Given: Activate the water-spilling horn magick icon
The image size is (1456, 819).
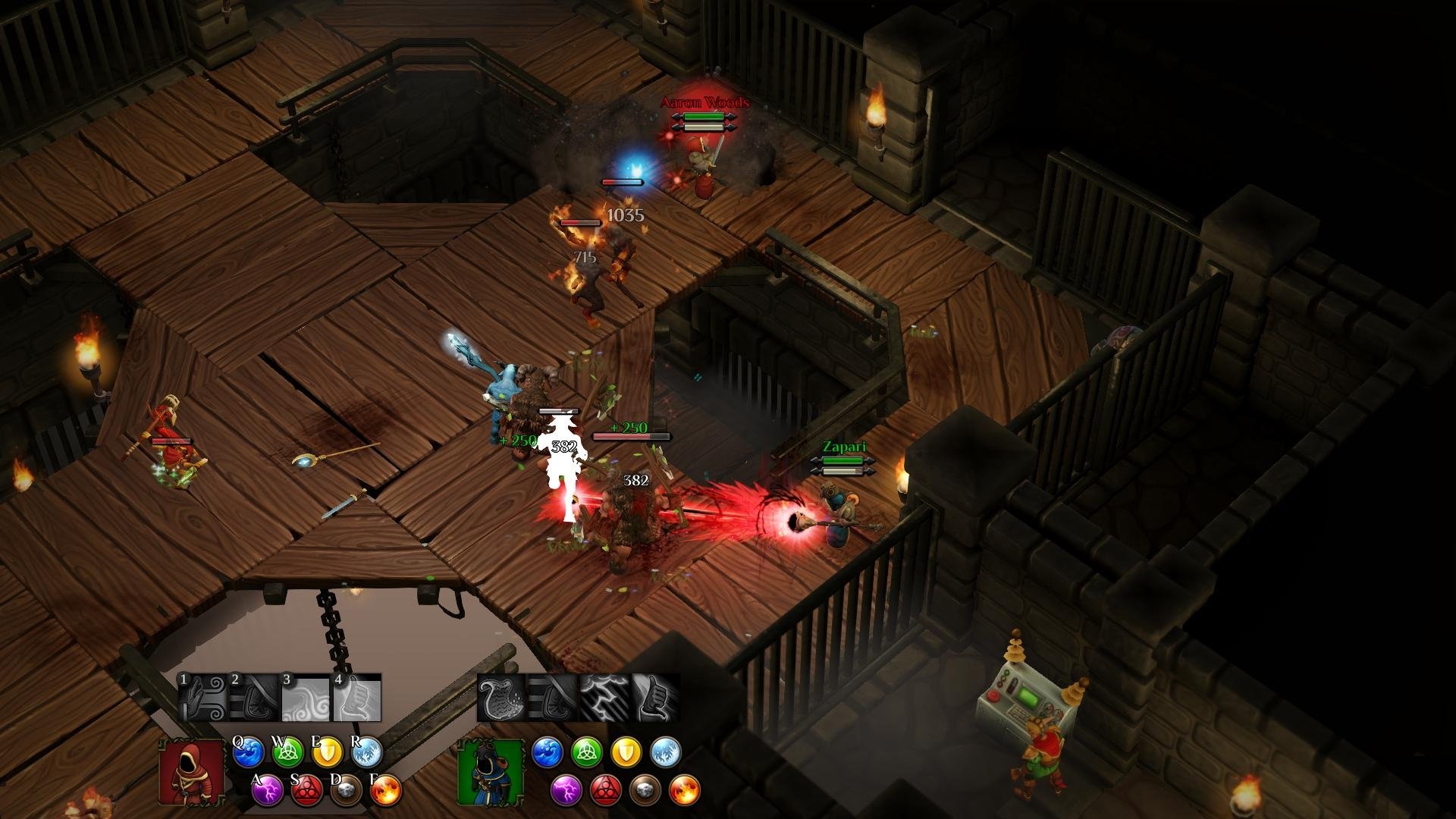Looking at the screenshot, I should 500,698.
